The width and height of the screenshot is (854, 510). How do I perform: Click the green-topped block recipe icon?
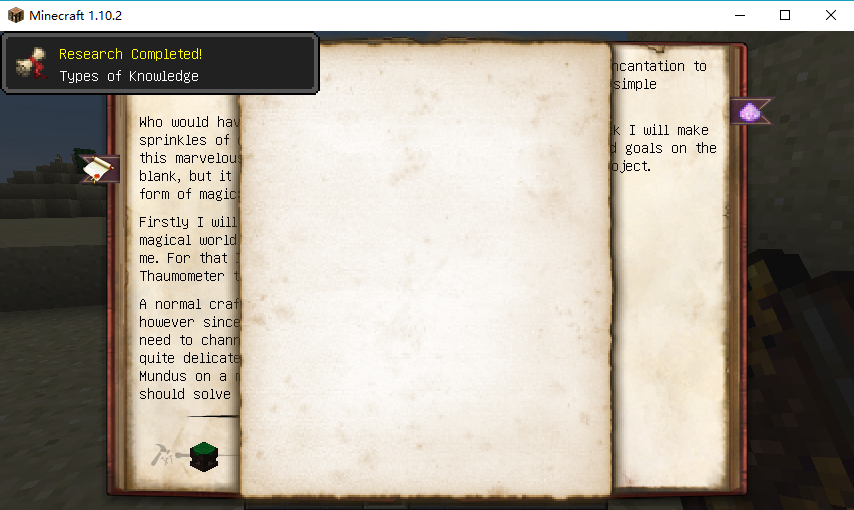[204, 456]
